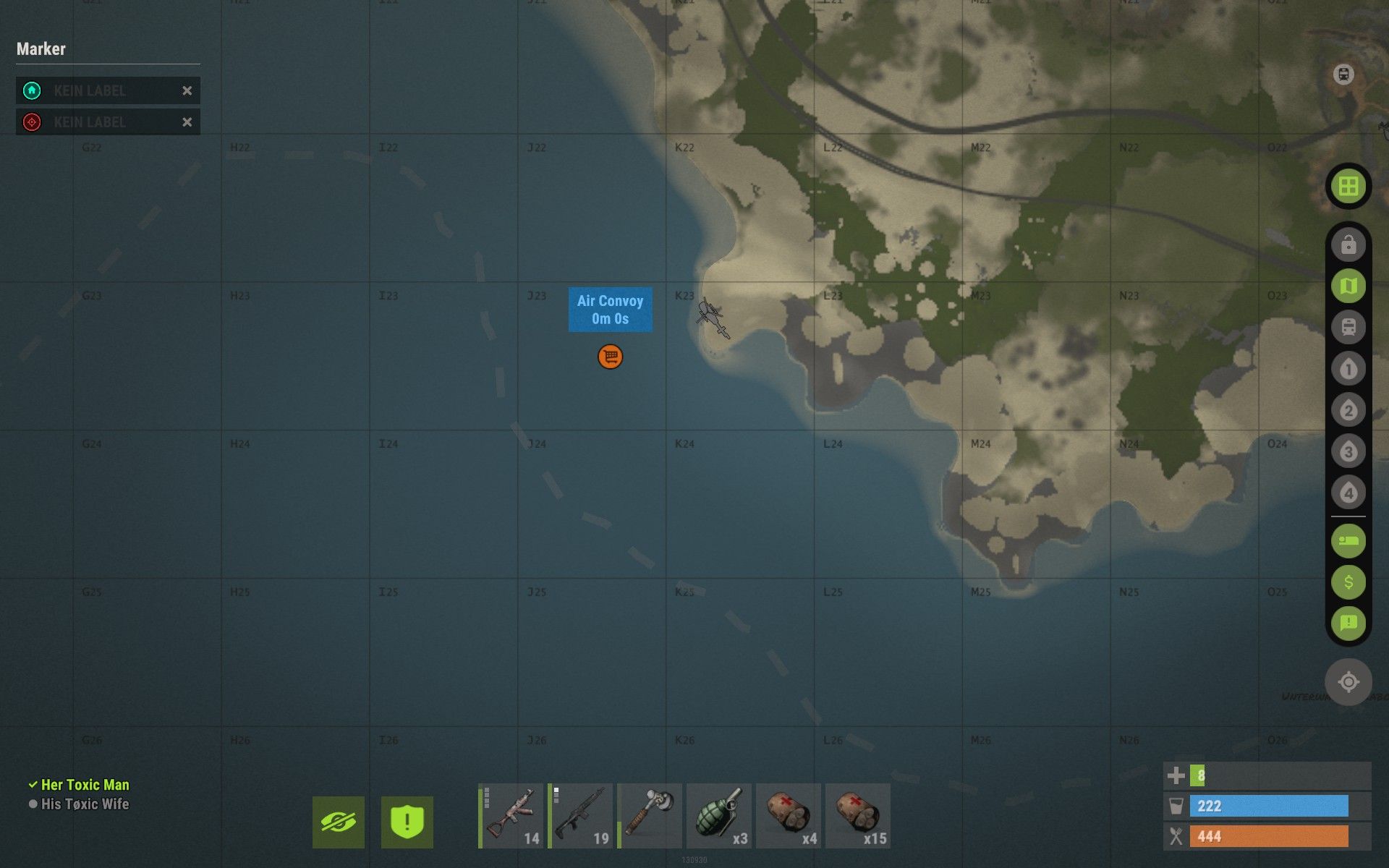Select the orange shopping cart map marker
Viewport: 1389px width, 868px height.
610,357
